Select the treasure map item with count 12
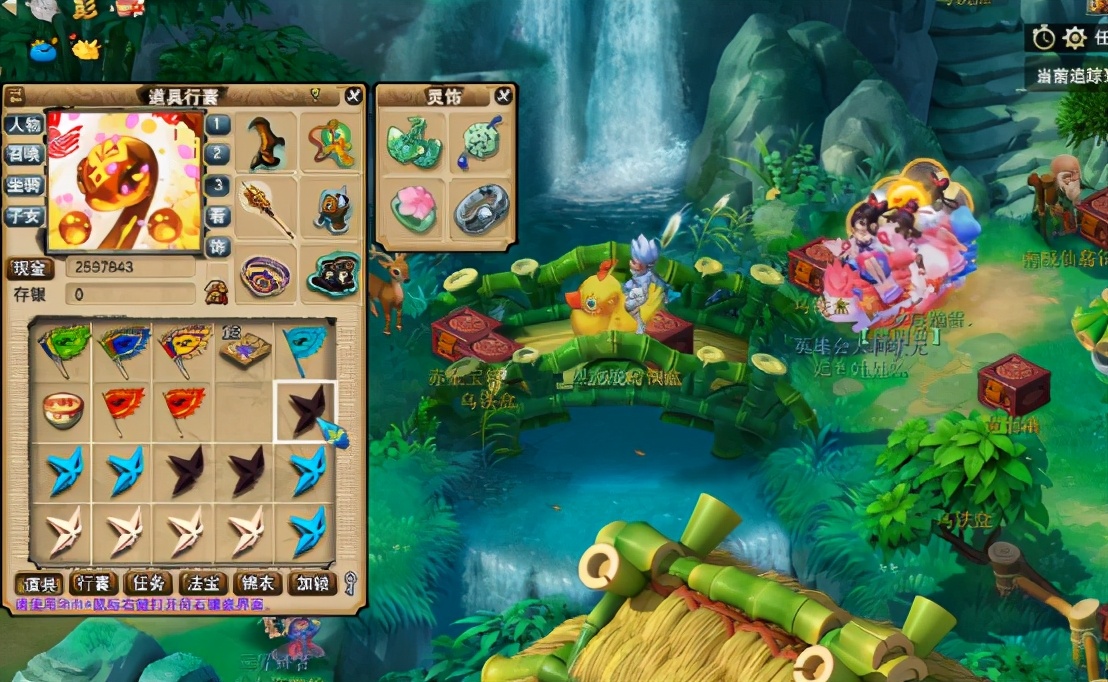Viewport: 1108px width, 682px height. point(244,348)
